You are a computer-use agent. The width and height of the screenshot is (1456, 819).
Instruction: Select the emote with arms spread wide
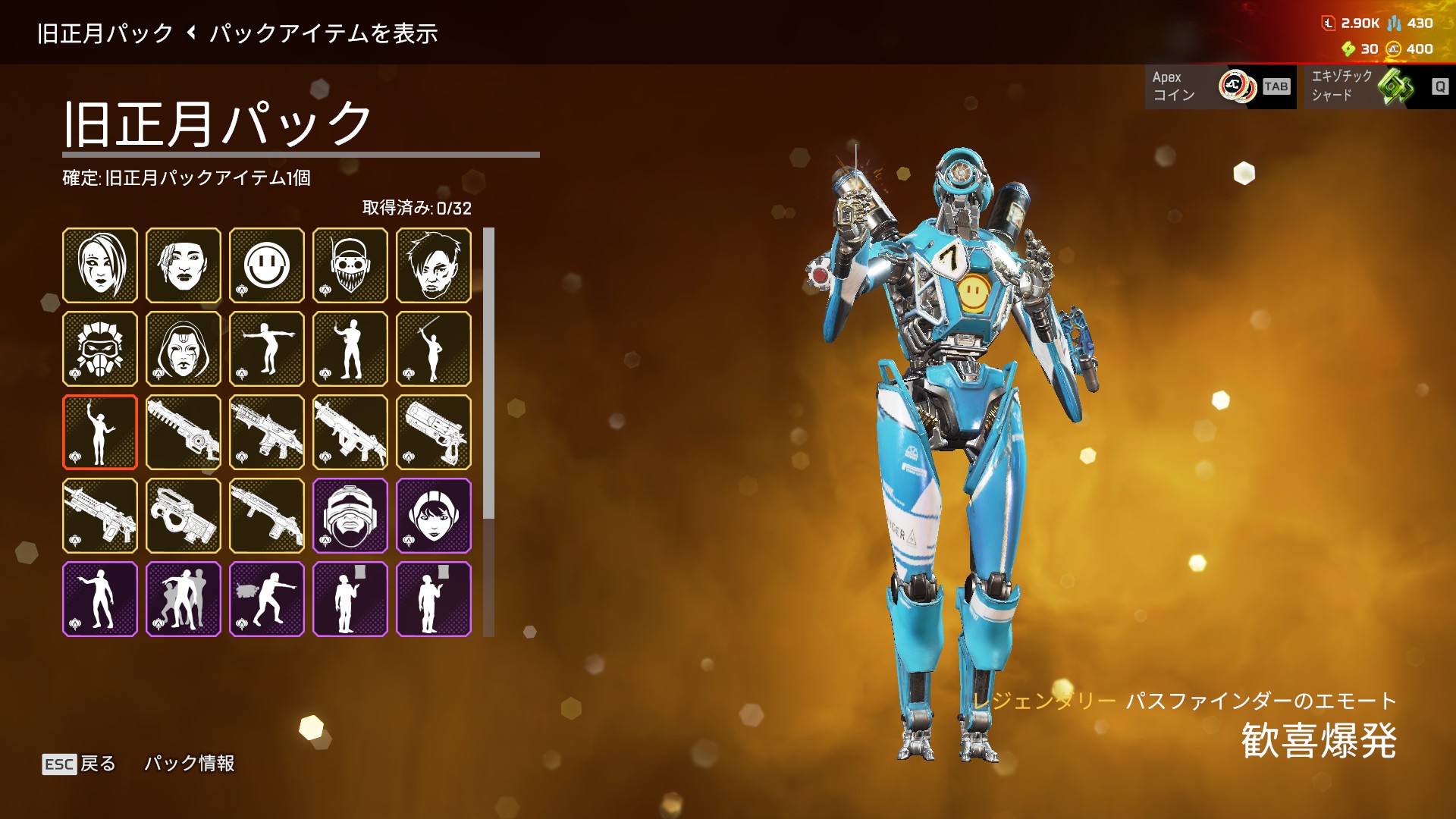[266, 349]
